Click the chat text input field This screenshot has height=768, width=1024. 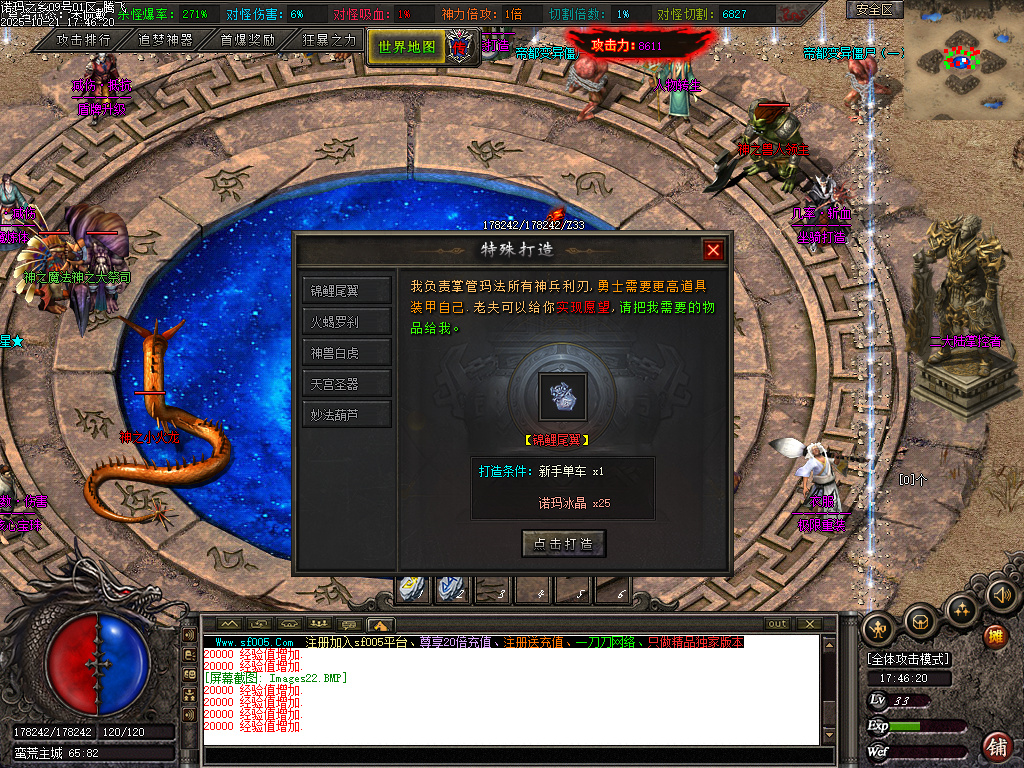point(520,755)
